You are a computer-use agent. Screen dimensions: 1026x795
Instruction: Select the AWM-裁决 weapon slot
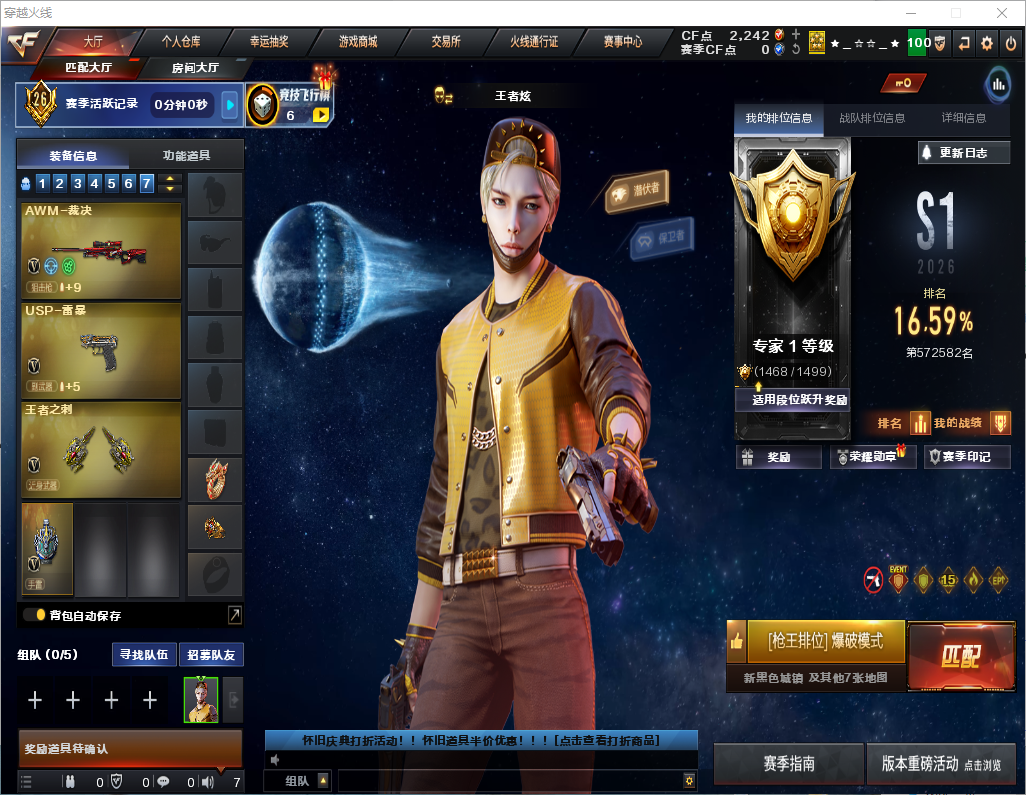point(101,251)
